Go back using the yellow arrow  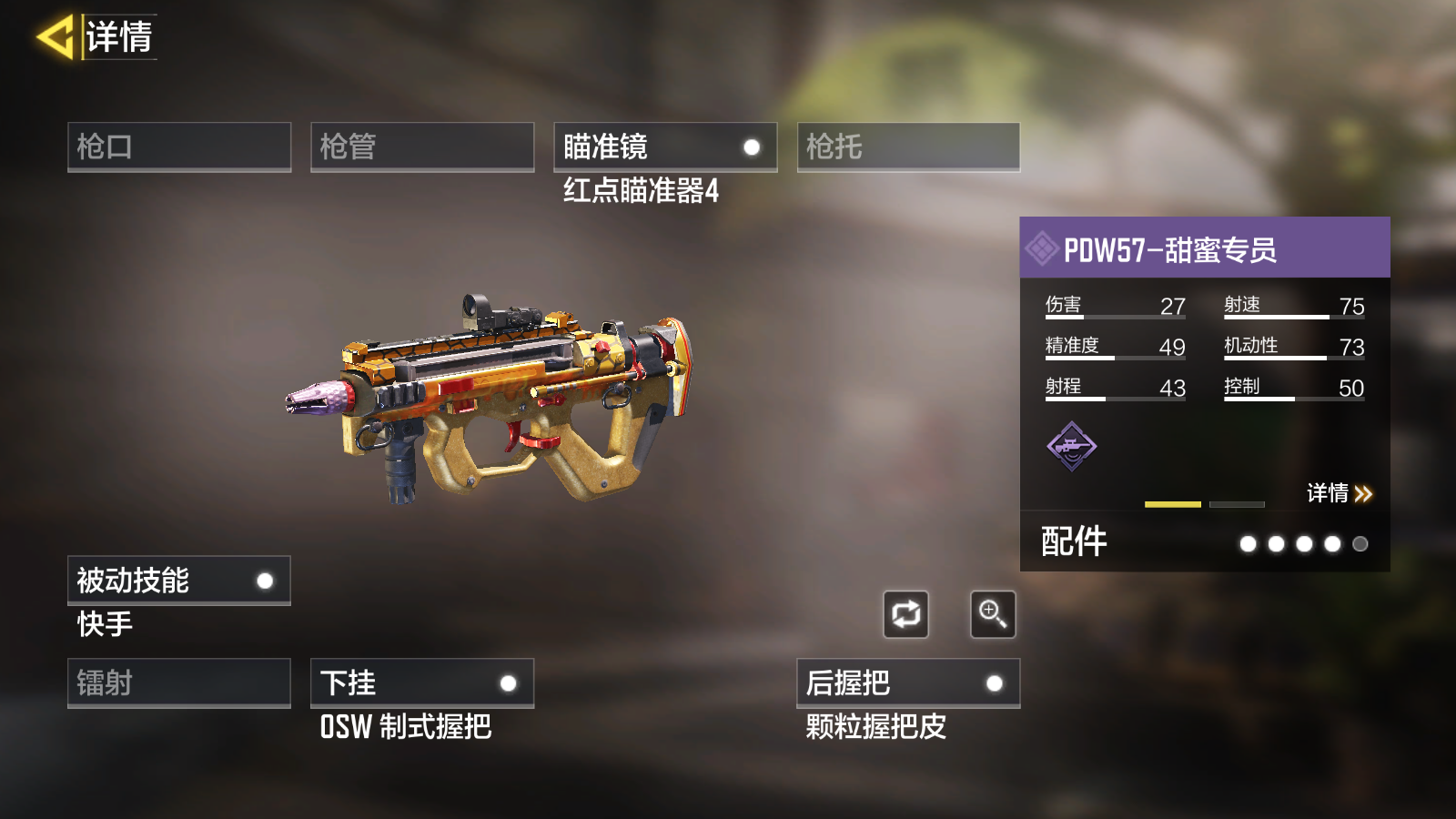pos(55,37)
